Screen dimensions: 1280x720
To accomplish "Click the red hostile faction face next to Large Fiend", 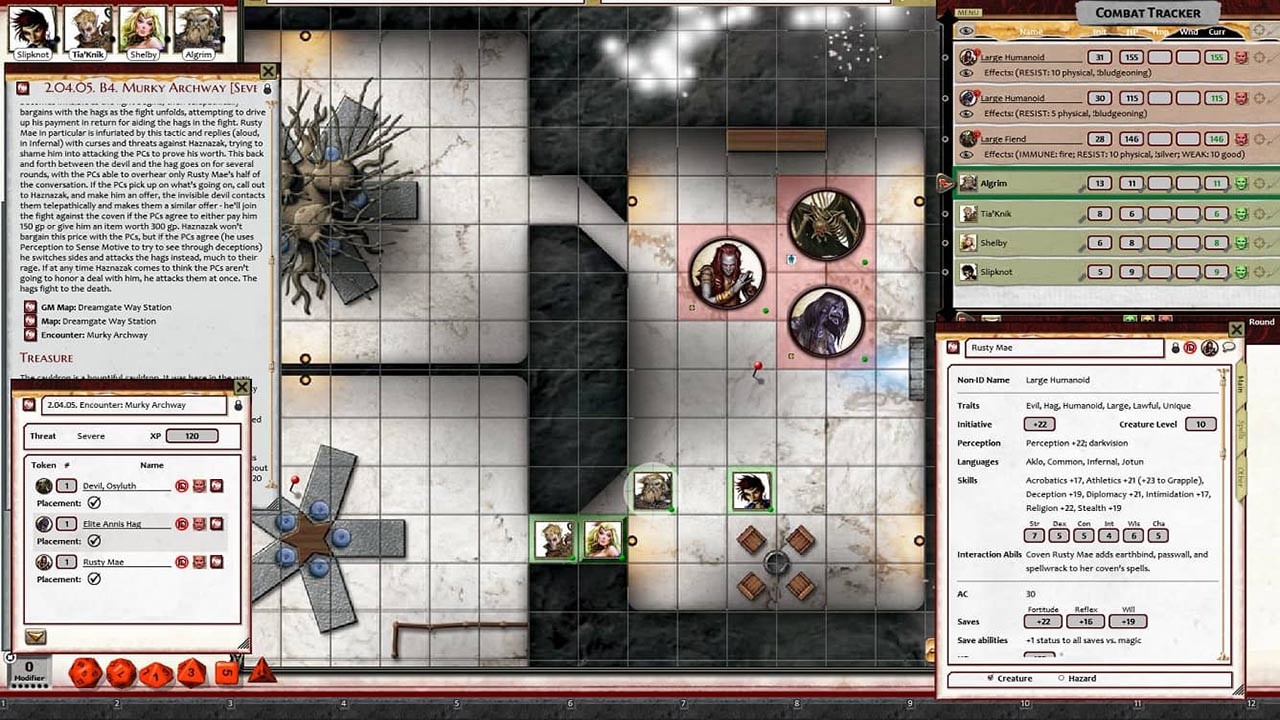I will pyautogui.click(x=1242, y=139).
